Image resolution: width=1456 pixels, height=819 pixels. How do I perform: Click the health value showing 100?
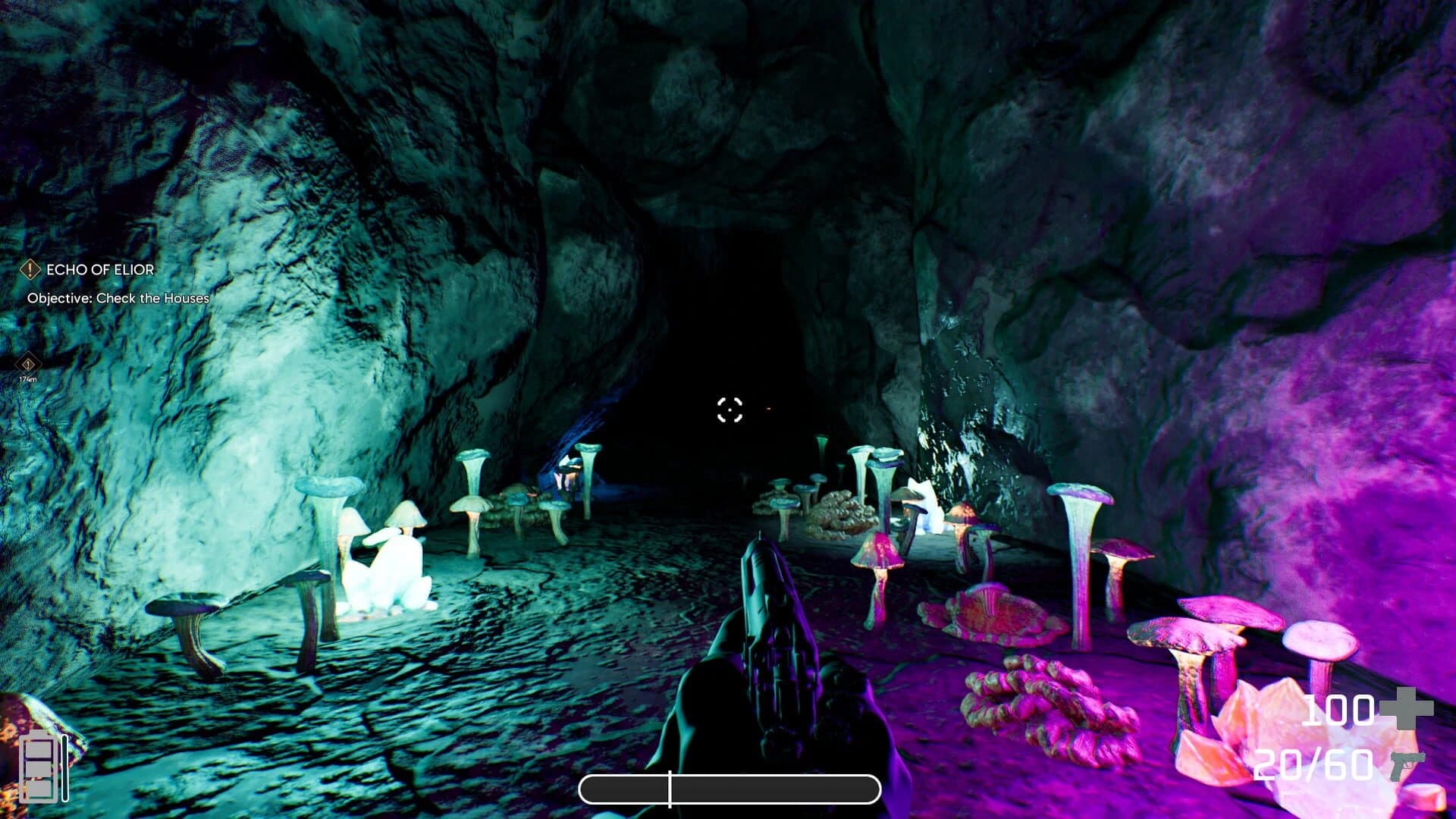1340,711
